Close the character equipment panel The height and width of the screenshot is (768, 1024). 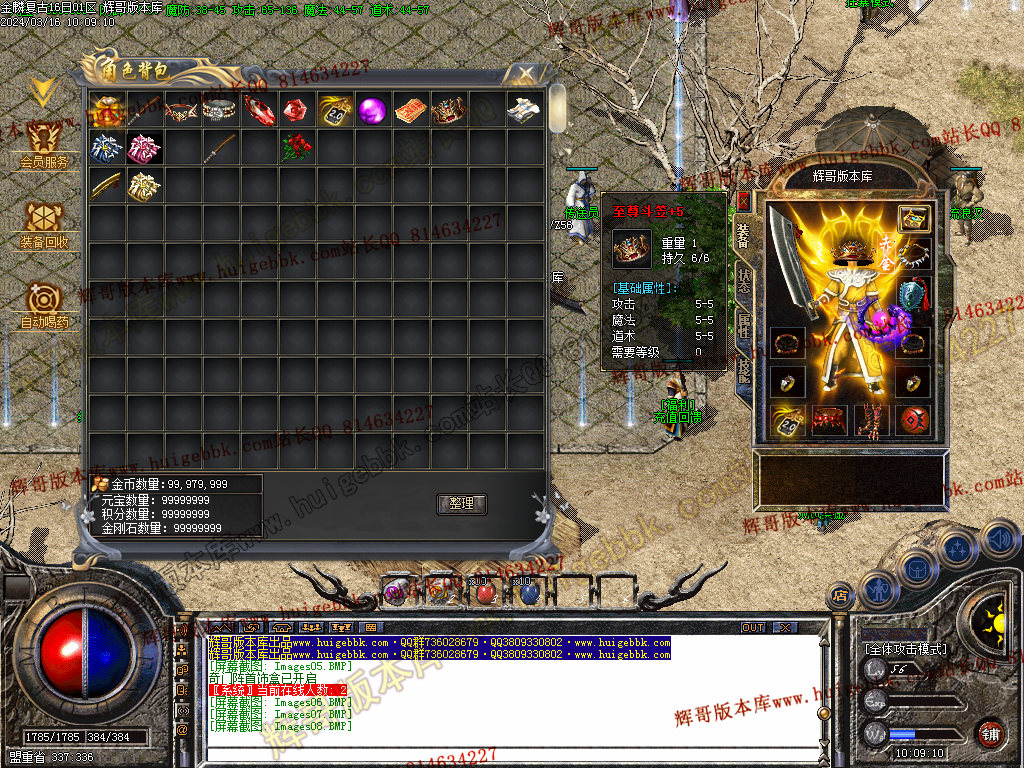(744, 201)
